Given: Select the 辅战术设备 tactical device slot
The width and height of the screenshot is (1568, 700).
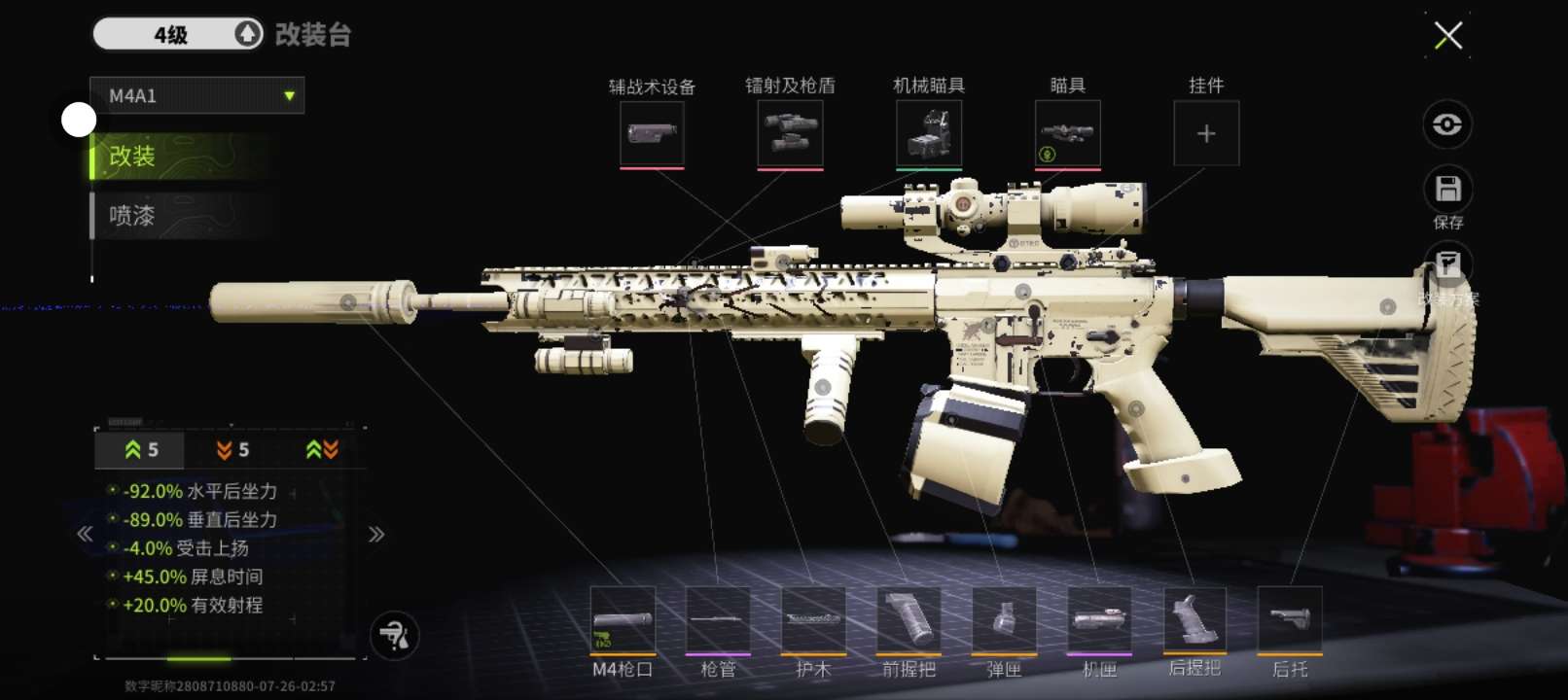Looking at the screenshot, I should [652, 133].
